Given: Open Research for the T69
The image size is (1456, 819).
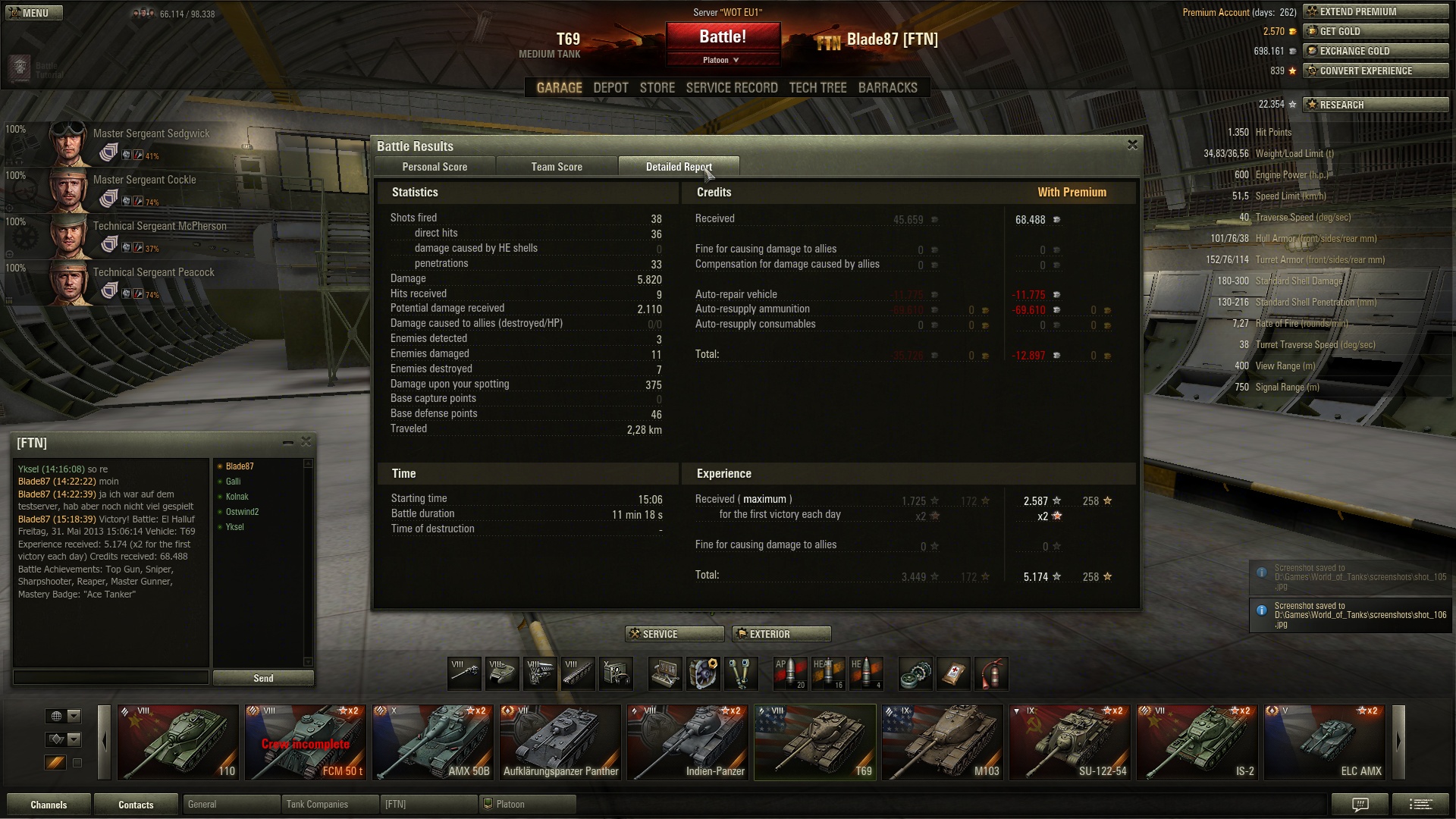Looking at the screenshot, I should coord(1376,105).
